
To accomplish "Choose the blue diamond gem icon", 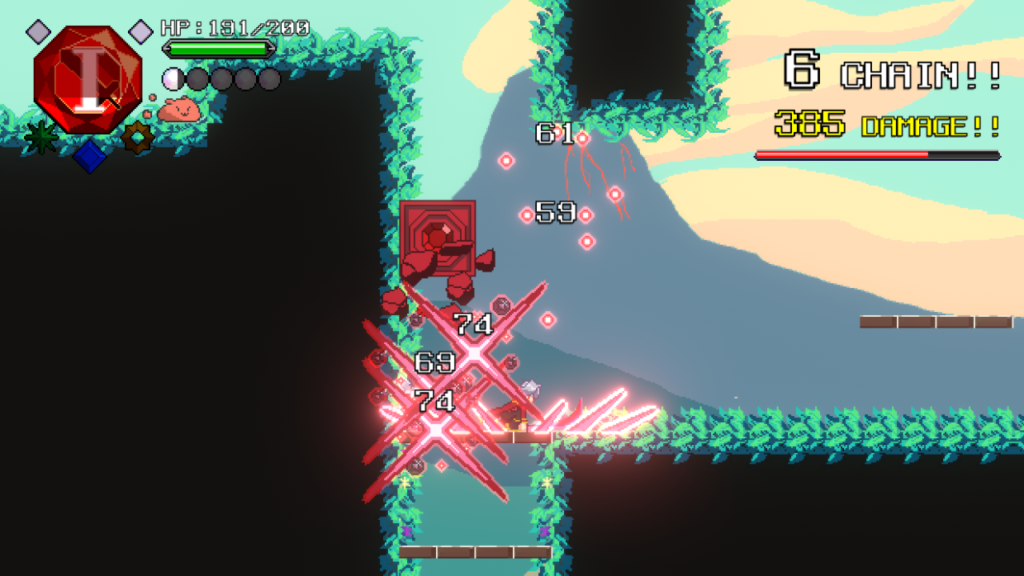I will tap(89, 156).
